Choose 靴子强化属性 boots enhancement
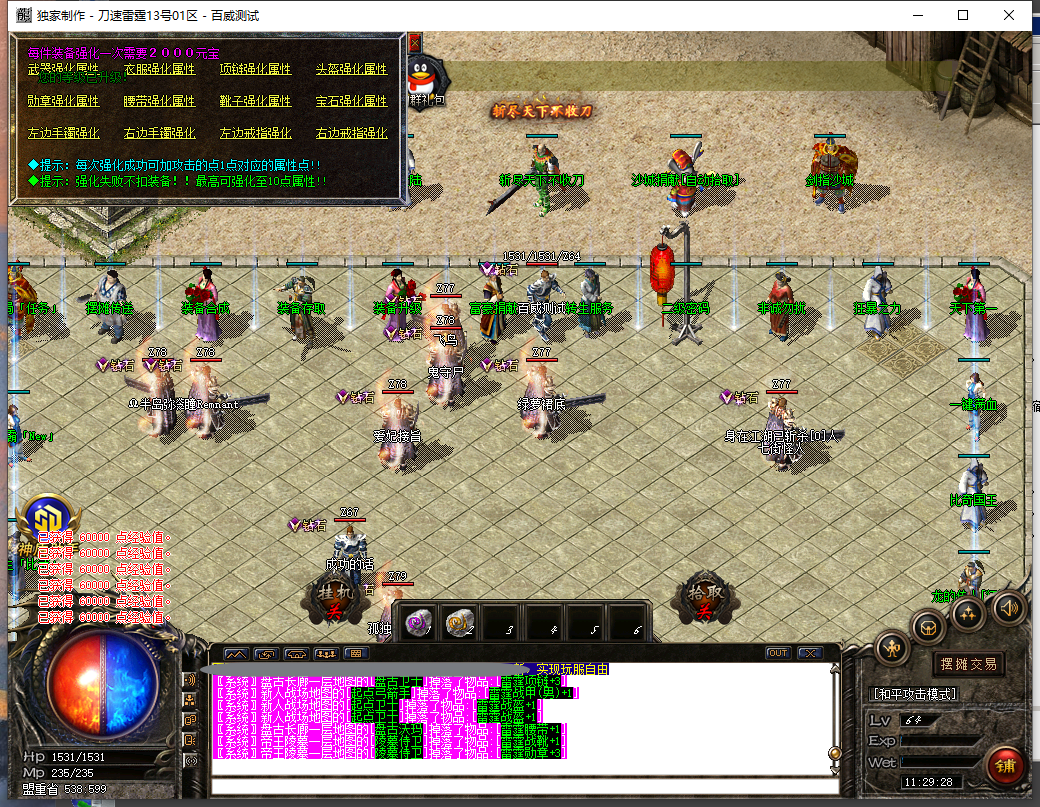Screen dimensions: 1040x807 255,102
